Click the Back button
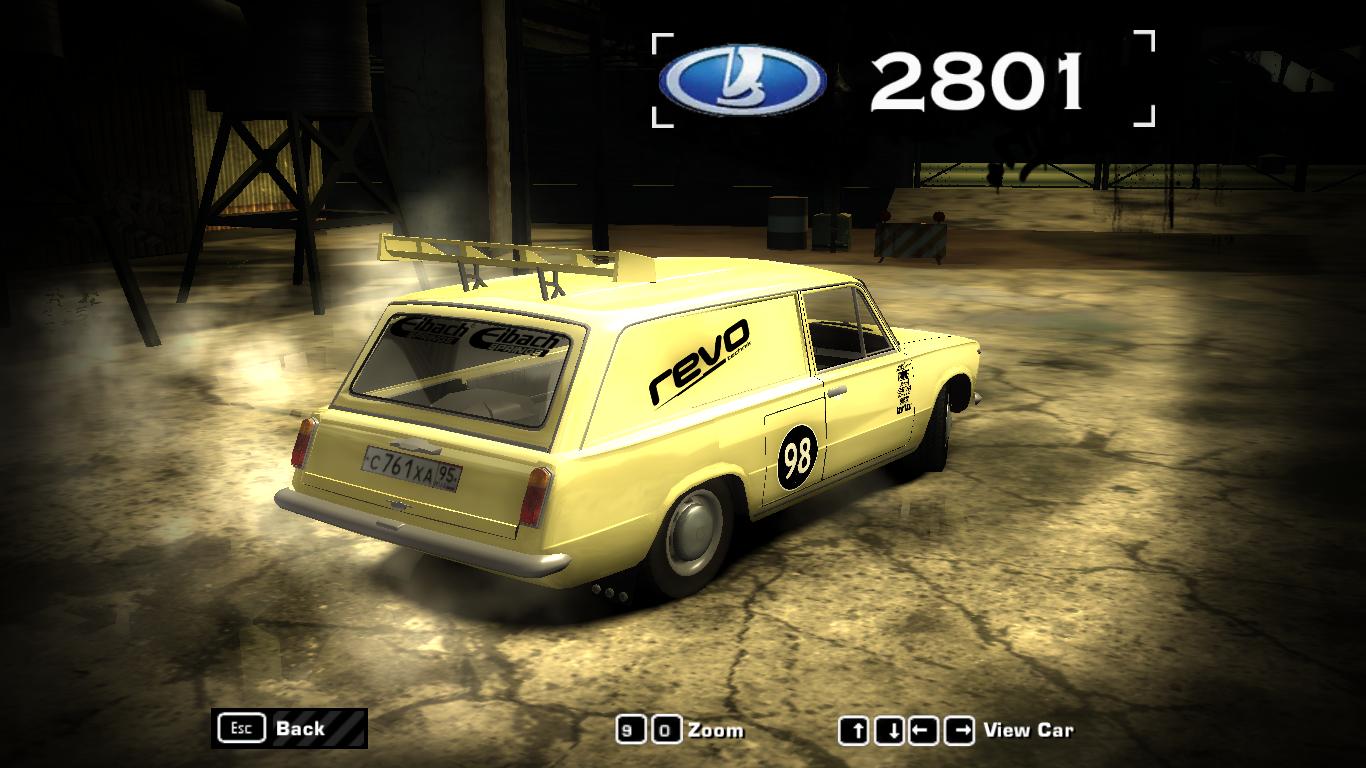The width and height of the screenshot is (1366, 768). click(x=289, y=728)
